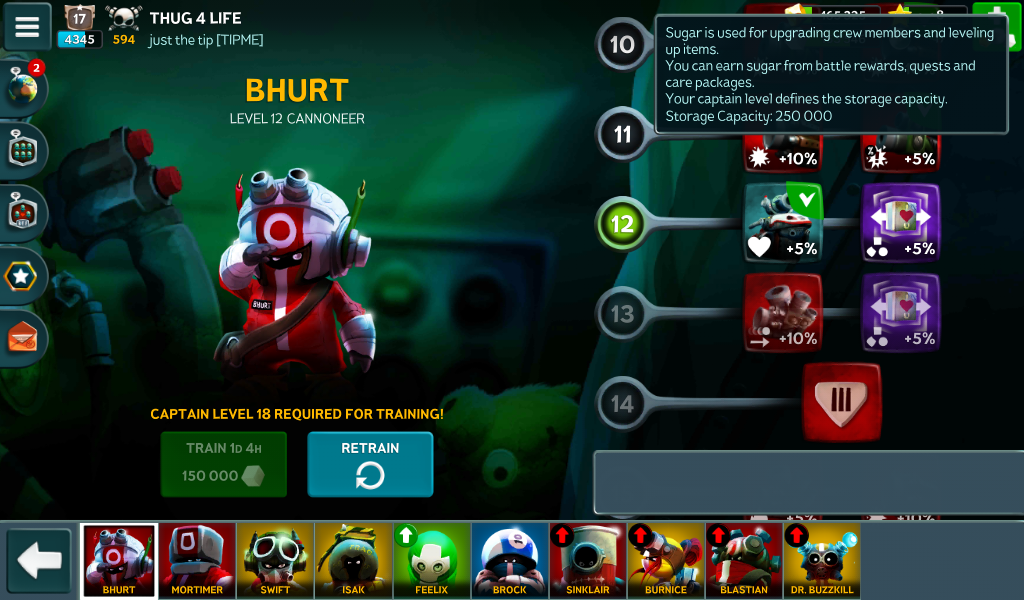Pick Blastian from crew bar
Screen dimensions: 1024x600
(x=743, y=560)
